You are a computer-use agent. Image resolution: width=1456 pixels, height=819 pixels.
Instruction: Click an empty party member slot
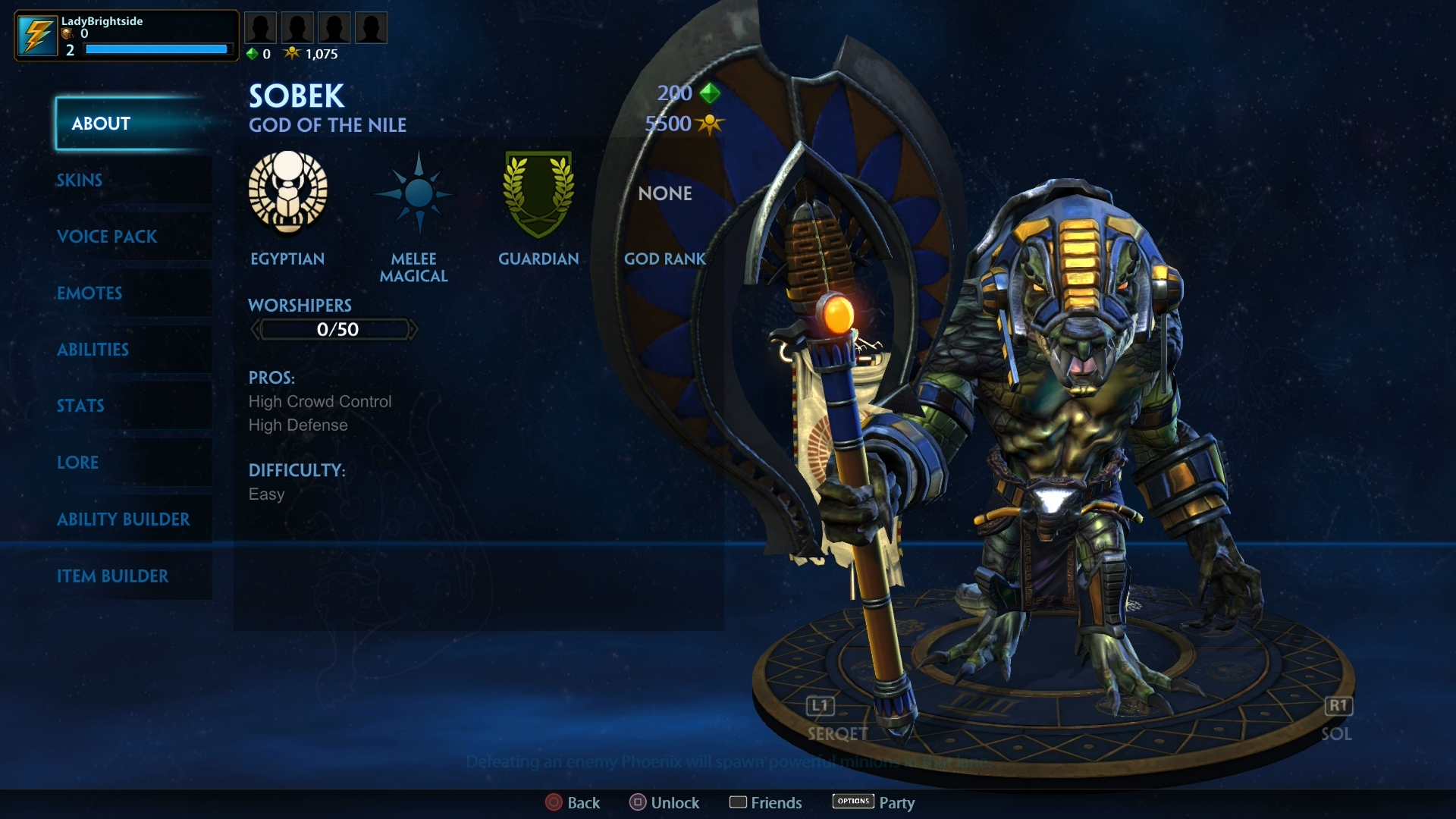click(261, 27)
